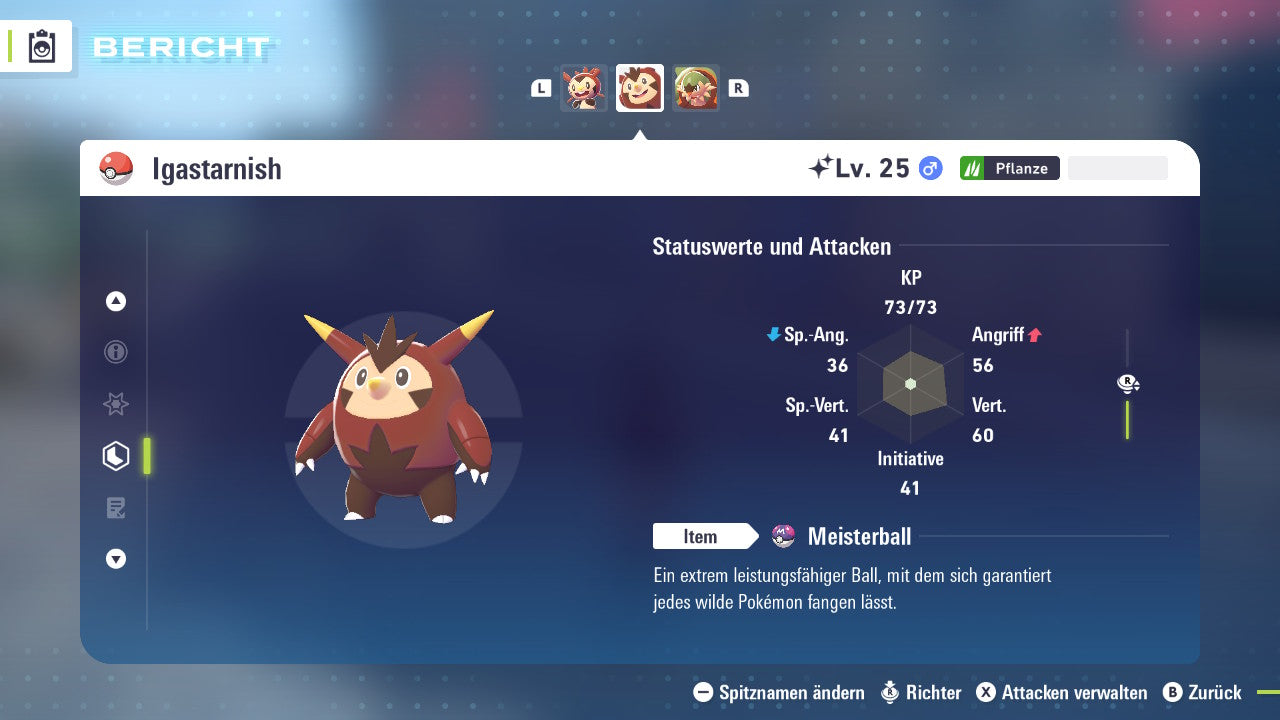Toggle the Pflanze type badge
This screenshot has height=720, width=1280.
click(x=1009, y=168)
